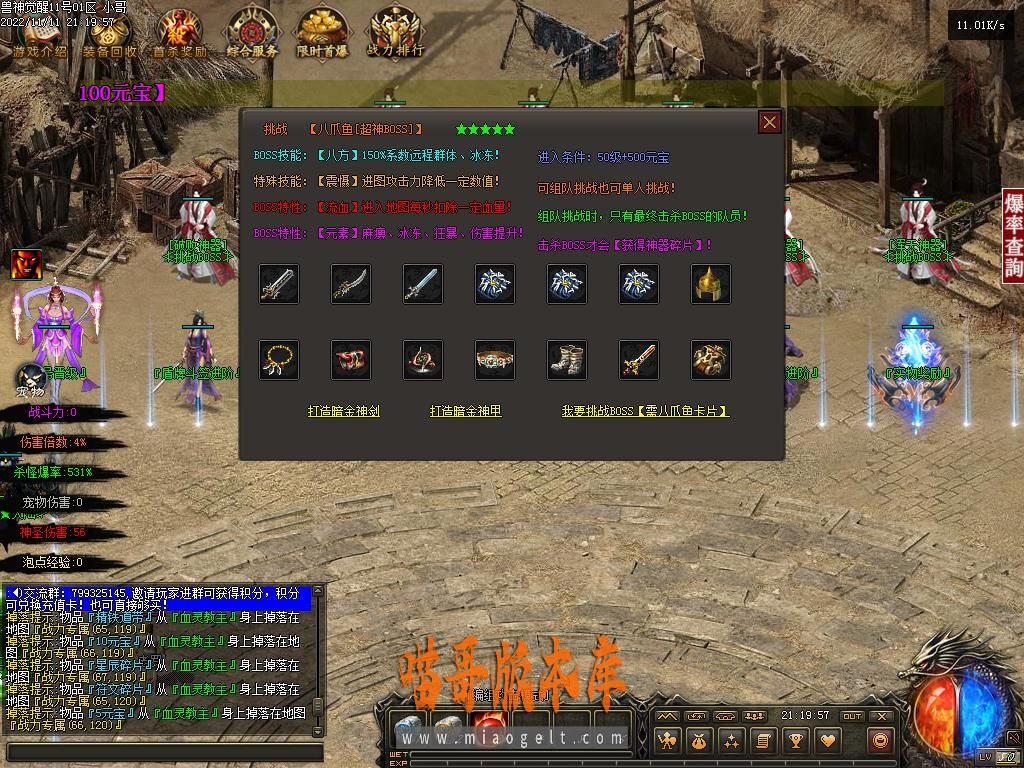Open the 限时首爆 gold pile icon

pyautogui.click(x=322, y=33)
